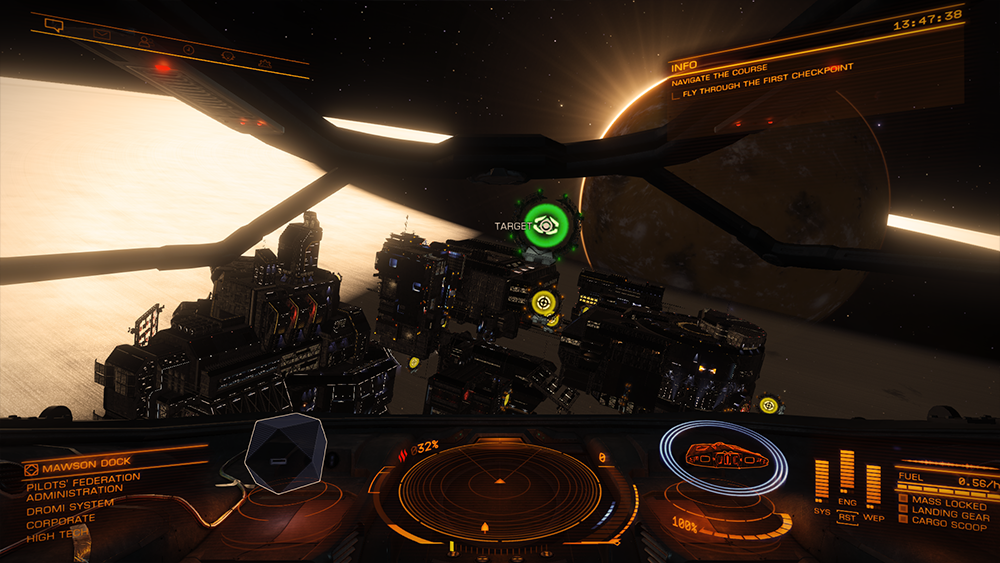This screenshot has width=1000, height=563.
Task: Select the green TARGET checkpoint marker
Action: (547, 225)
